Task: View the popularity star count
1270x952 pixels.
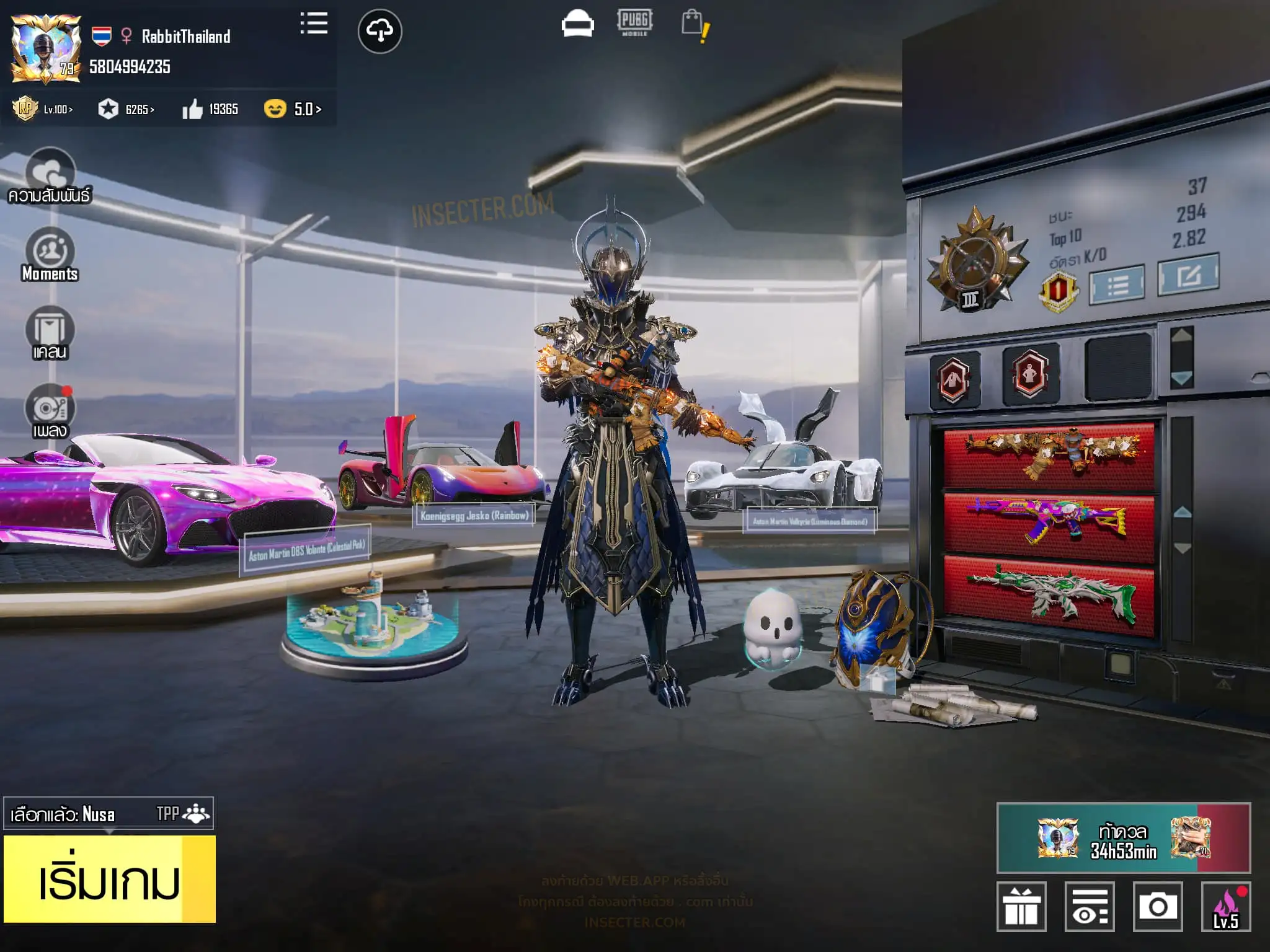Action: [126, 110]
